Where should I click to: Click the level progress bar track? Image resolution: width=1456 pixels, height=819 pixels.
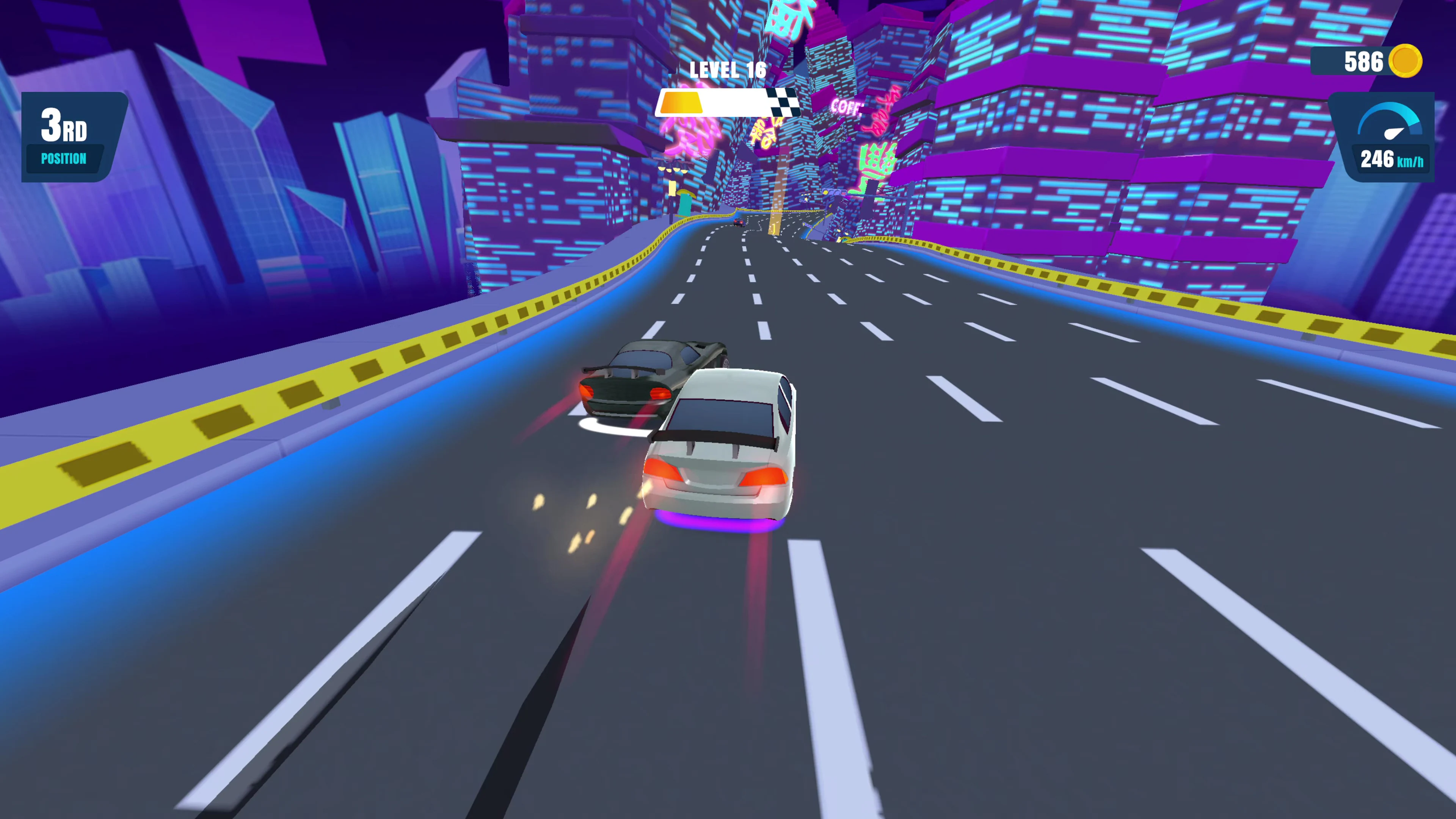coord(735,104)
